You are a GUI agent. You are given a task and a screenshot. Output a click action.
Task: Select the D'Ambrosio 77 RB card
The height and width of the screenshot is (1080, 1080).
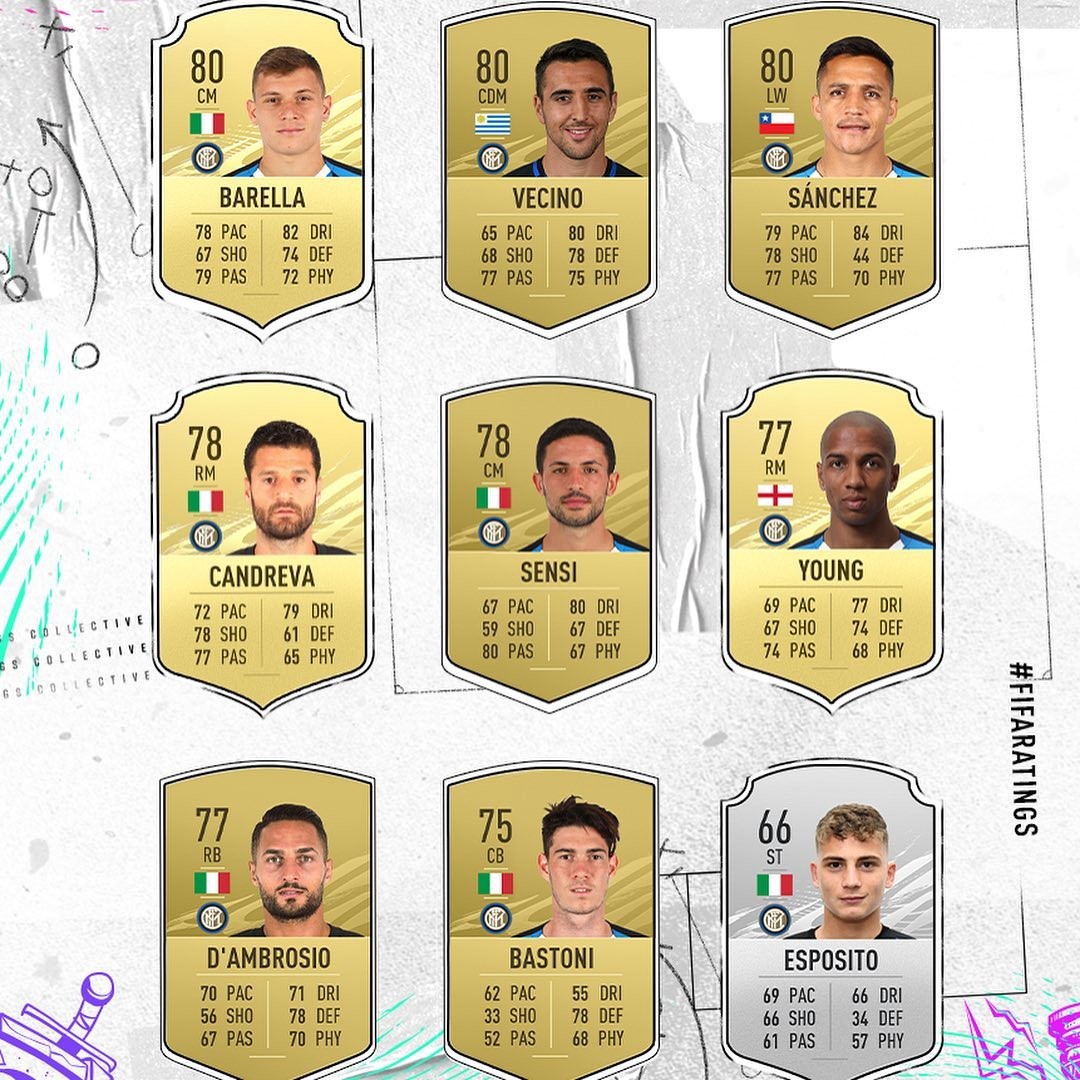(x=267, y=925)
